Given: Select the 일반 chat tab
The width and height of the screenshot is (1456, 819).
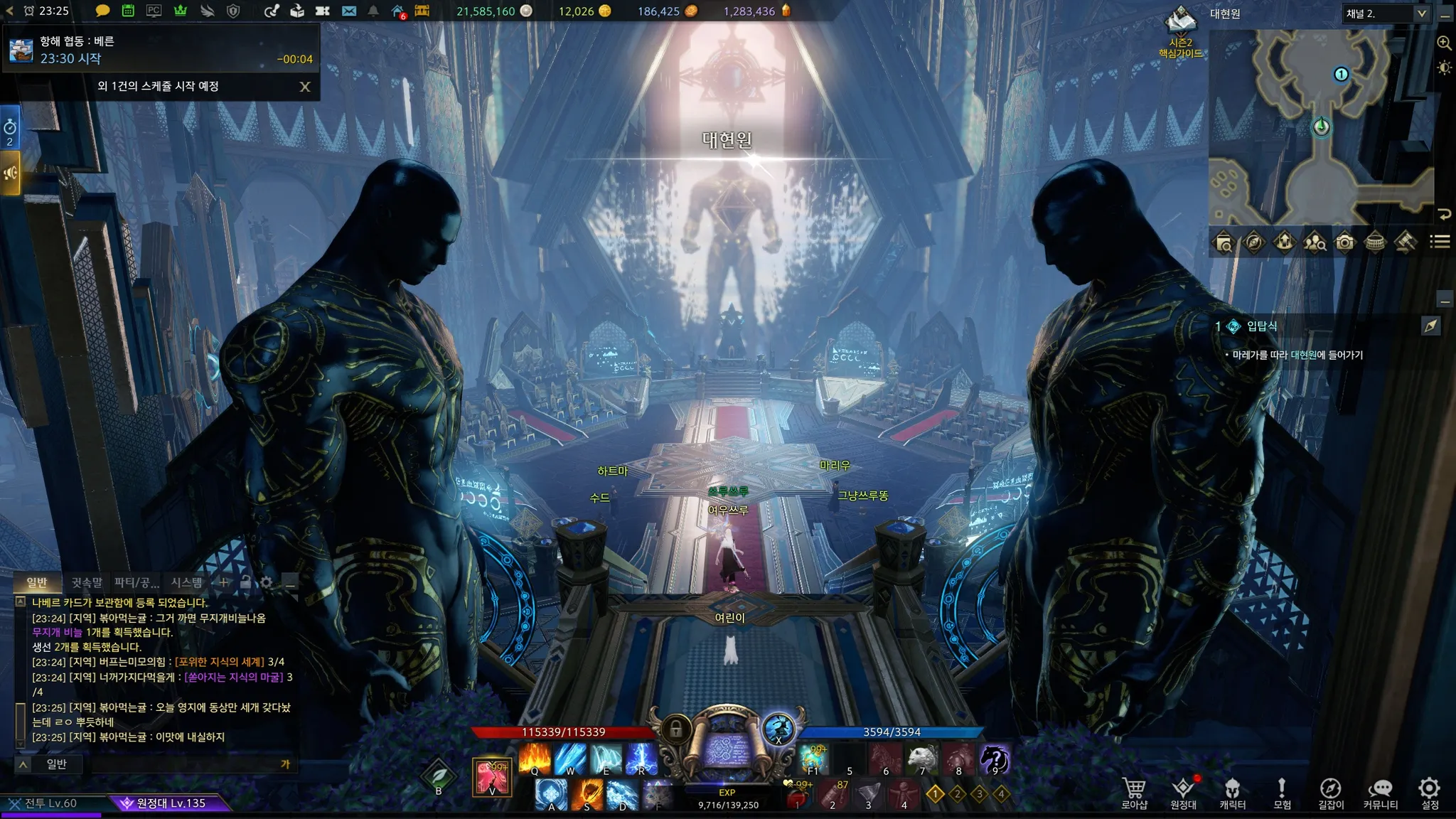Looking at the screenshot, I should pos(37,582).
